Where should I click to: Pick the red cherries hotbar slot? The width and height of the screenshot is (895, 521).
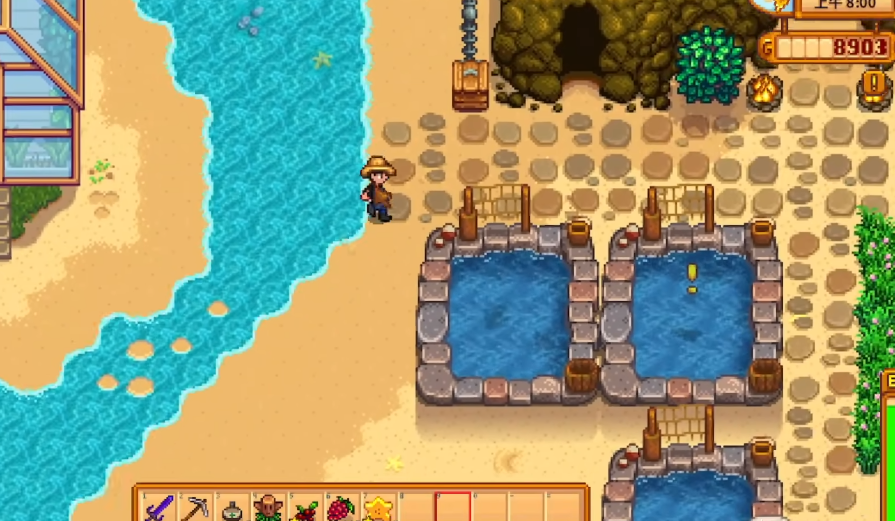coord(305,509)
